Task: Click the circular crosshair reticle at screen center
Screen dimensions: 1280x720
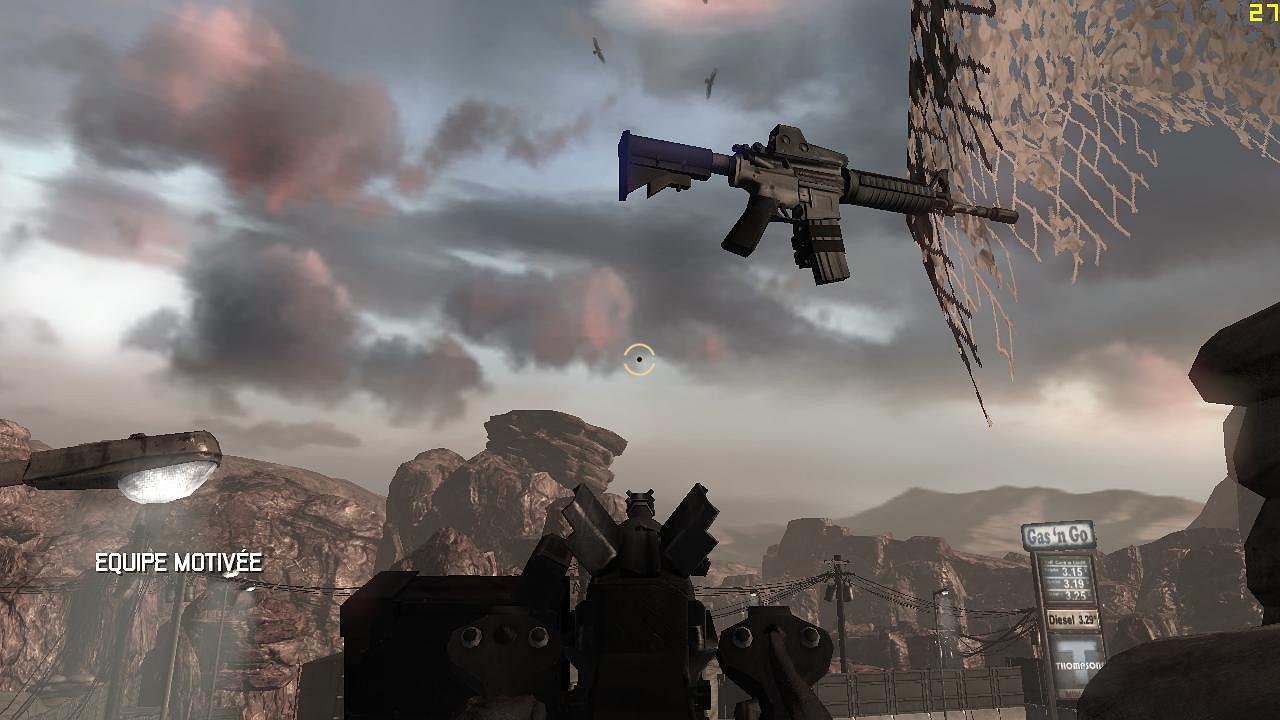Action: point(639,360)
